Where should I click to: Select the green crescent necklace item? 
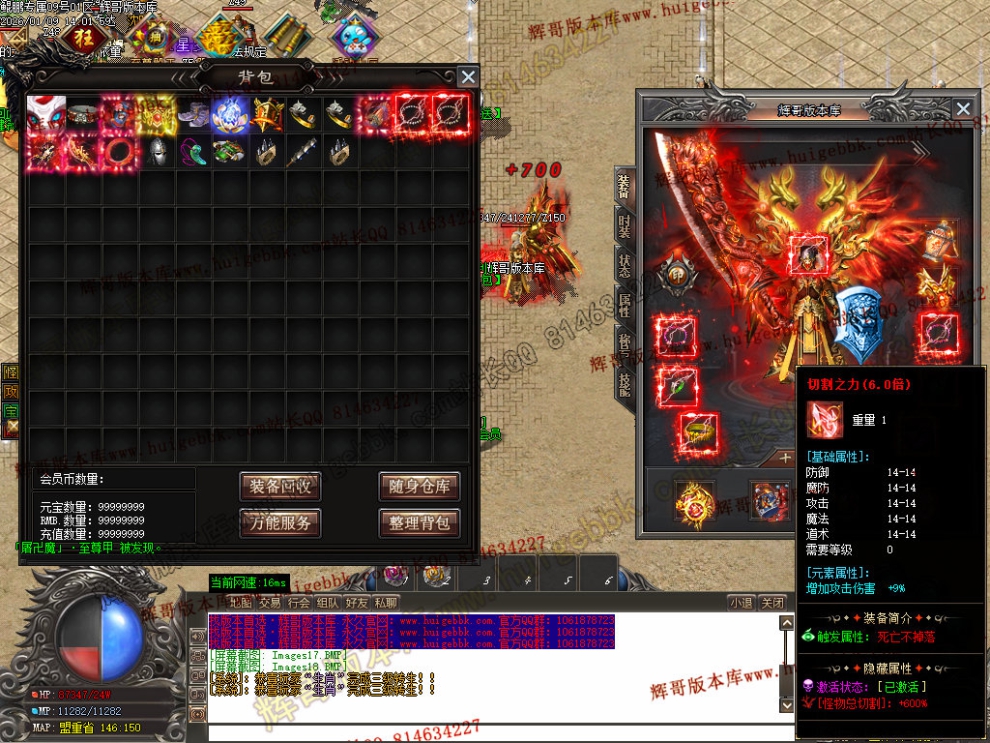[193, 151]
